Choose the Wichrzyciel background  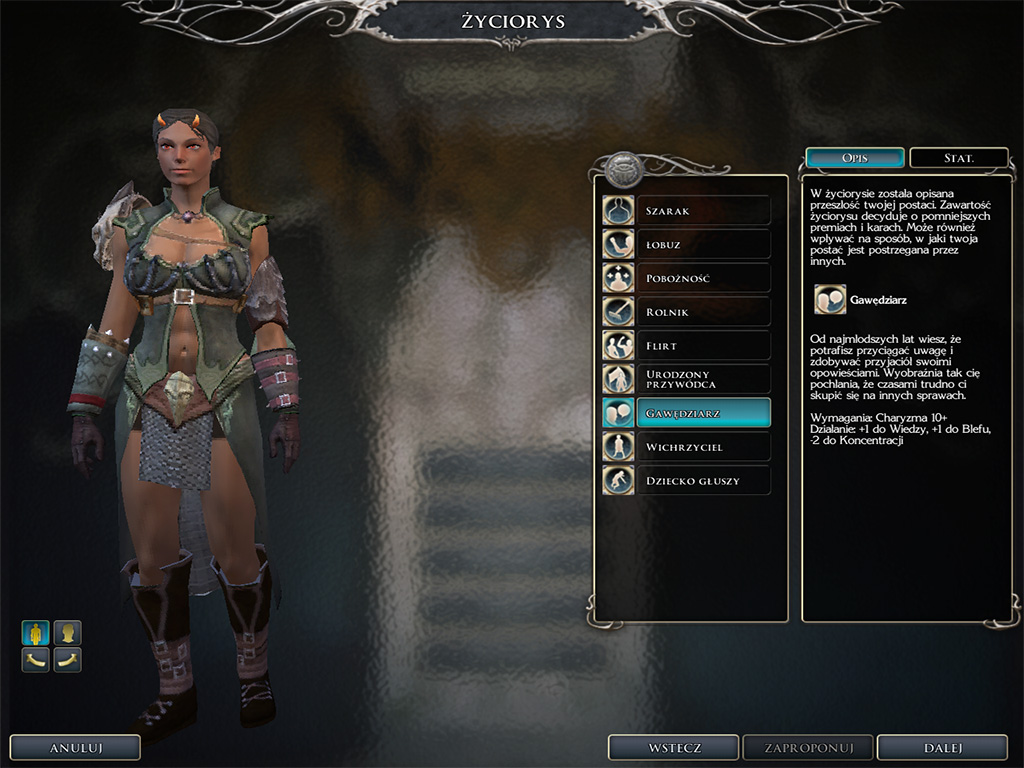point(687,447)
